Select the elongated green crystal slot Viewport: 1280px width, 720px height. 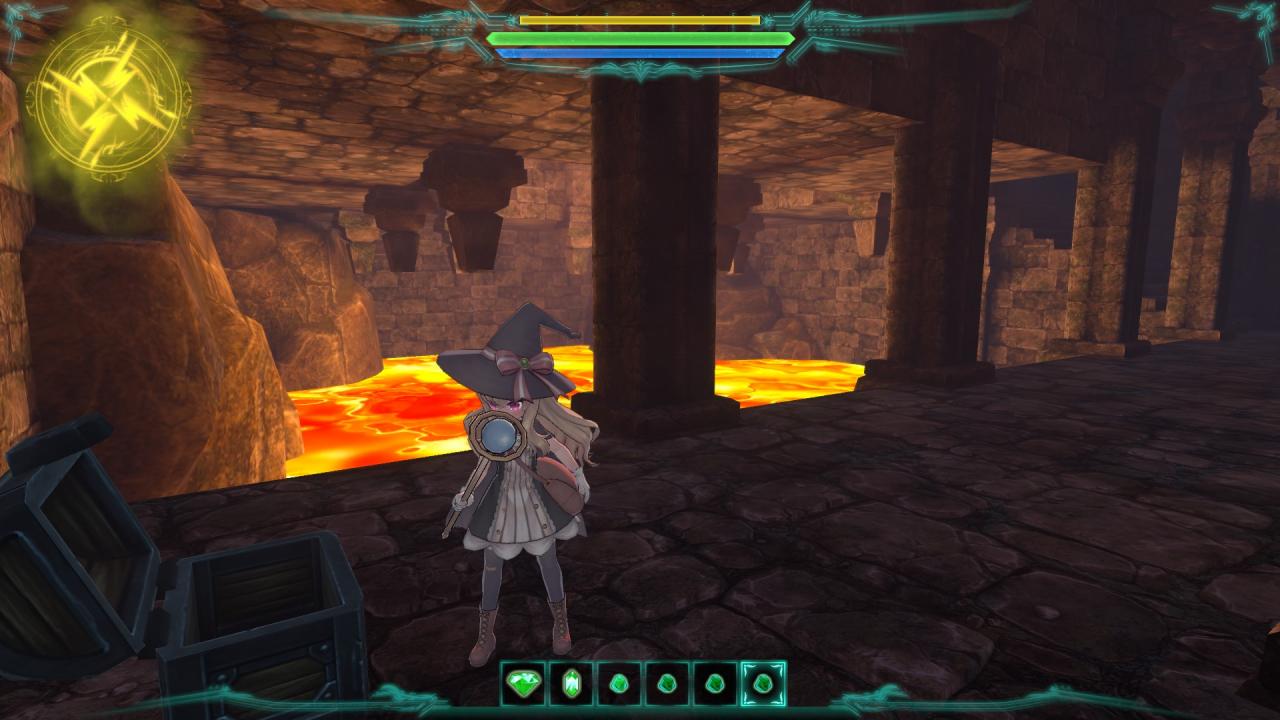[x=571, y=684]
